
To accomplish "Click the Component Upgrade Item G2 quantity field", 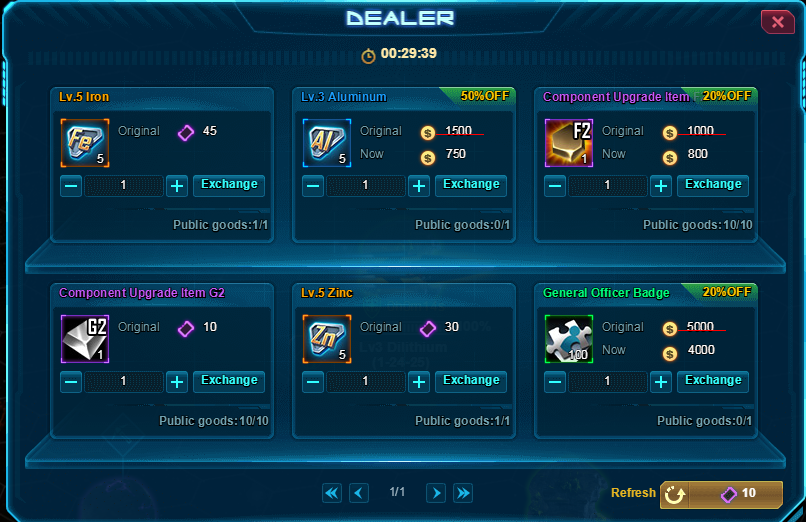I will point(124,382).
